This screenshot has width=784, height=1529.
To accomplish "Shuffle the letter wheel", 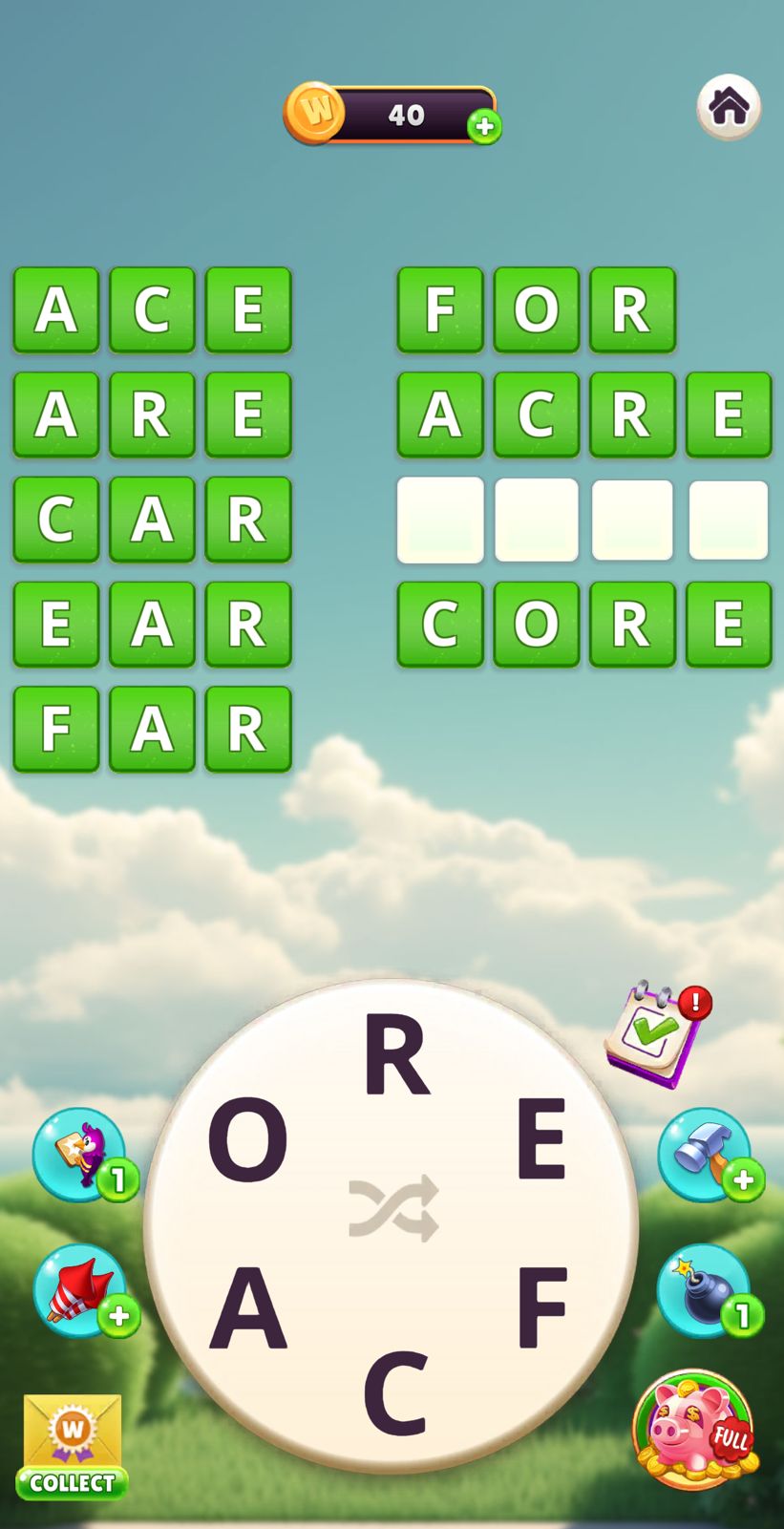I will 393,1208.
